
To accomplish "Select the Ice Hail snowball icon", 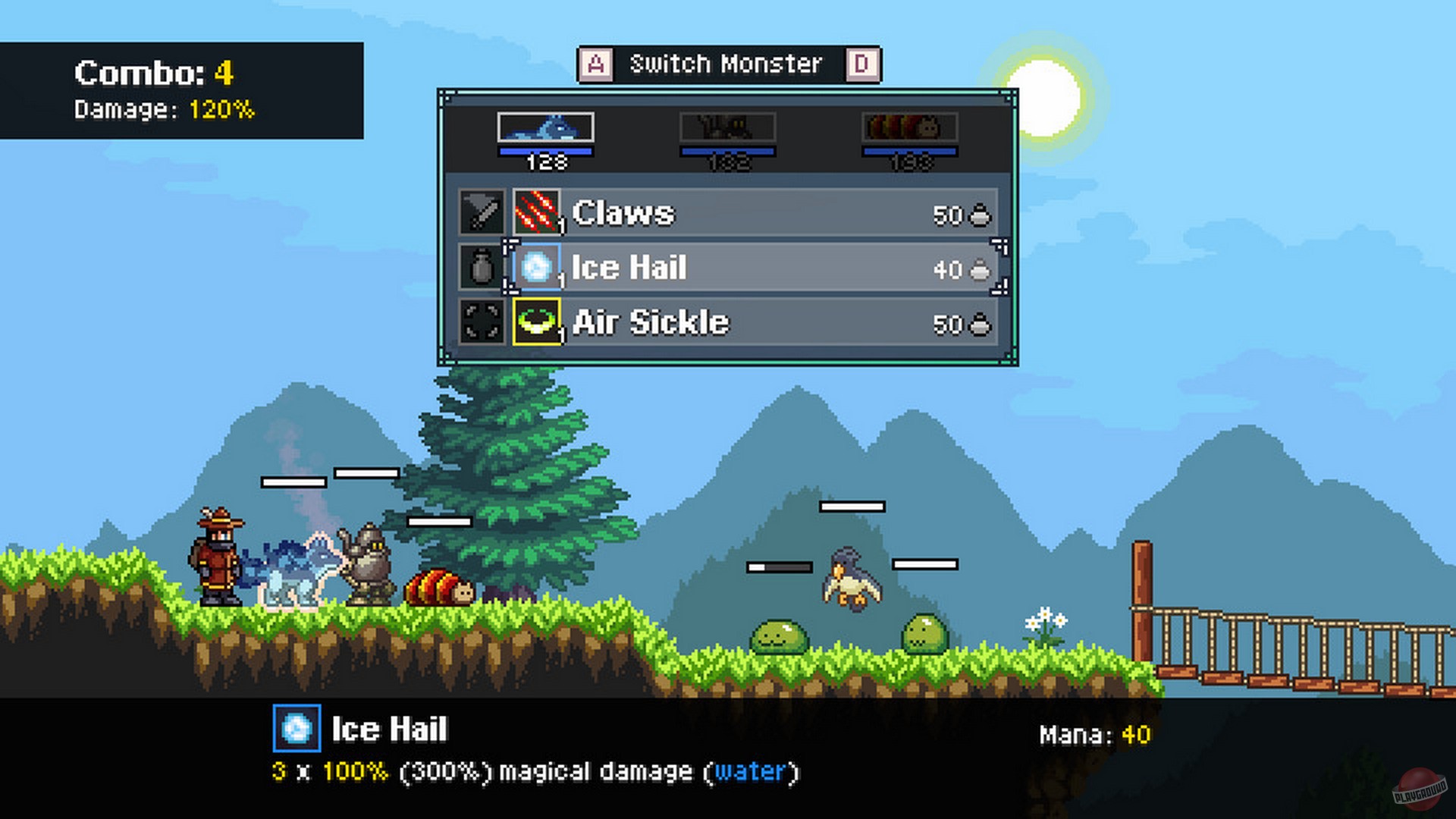I will pyautogui.click(x=538, y=268).
